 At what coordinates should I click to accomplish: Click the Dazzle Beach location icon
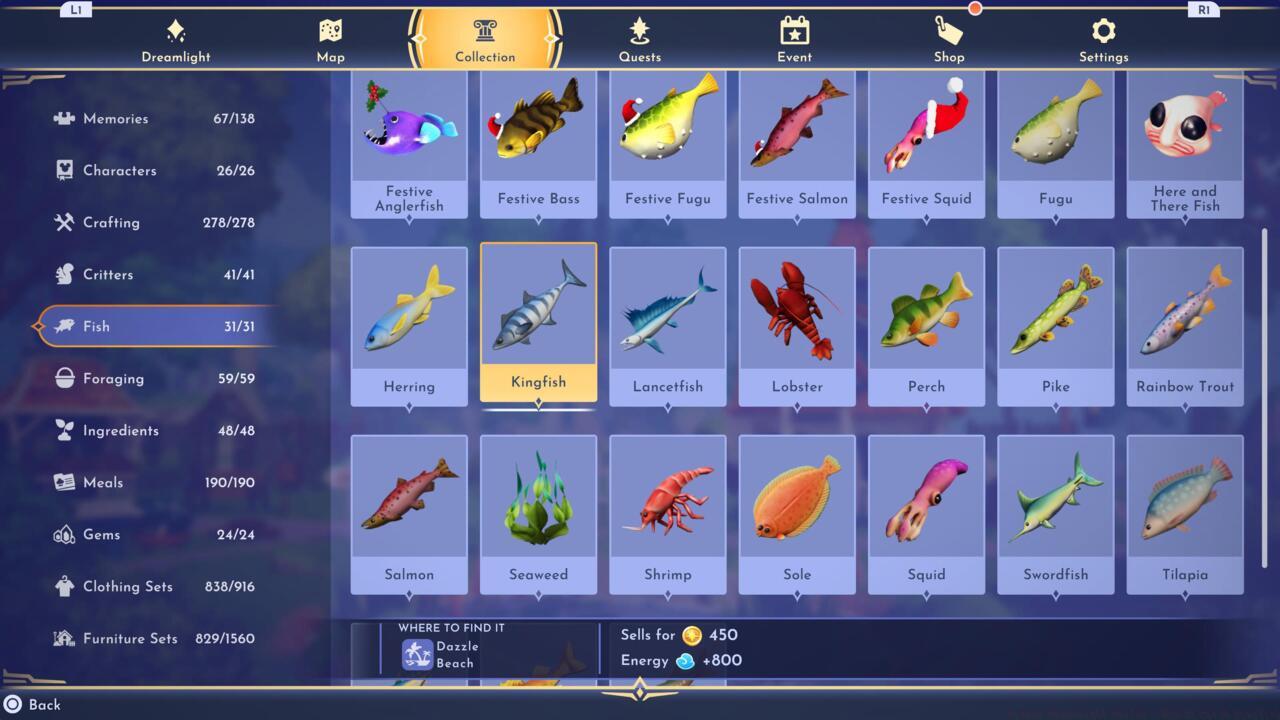tap(418, 654)
